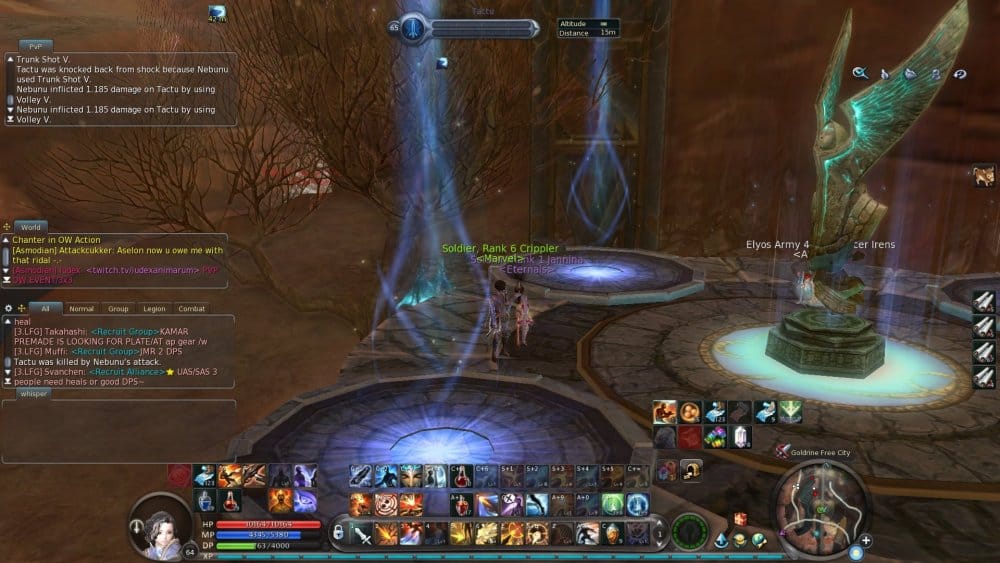Click the whisper chat tab
Image resolution: width=1000 pixels, height=563 pixels.
[x=34, y=393]
